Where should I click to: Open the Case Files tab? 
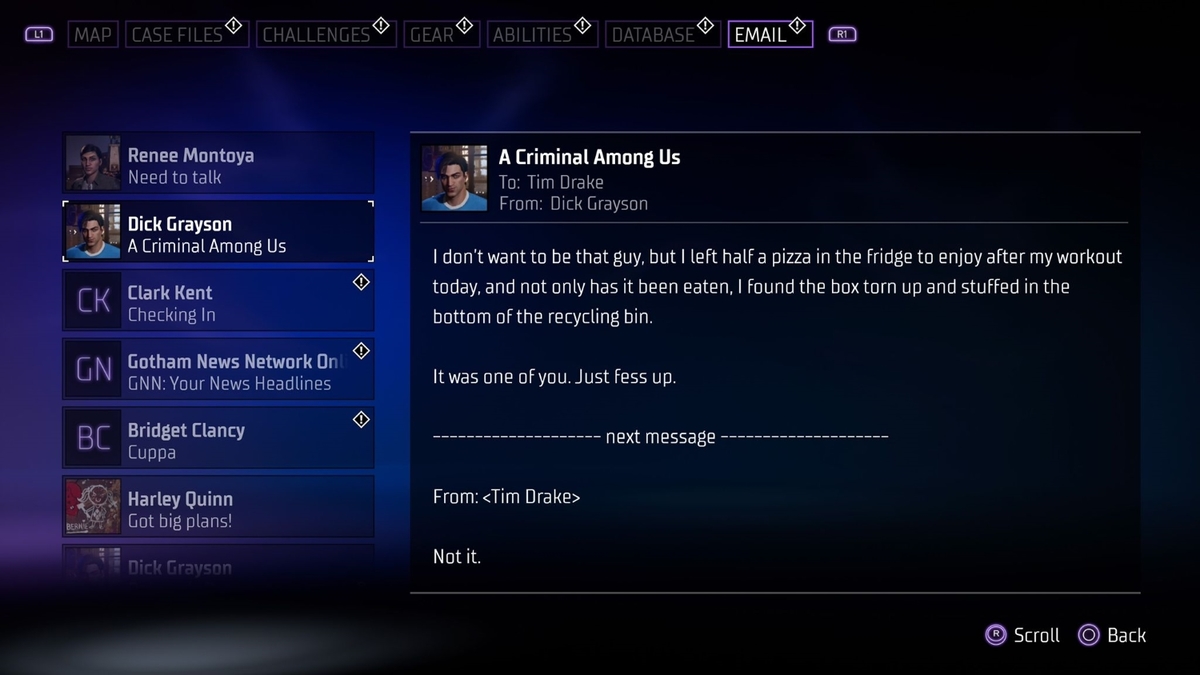(x=178, y=35)
